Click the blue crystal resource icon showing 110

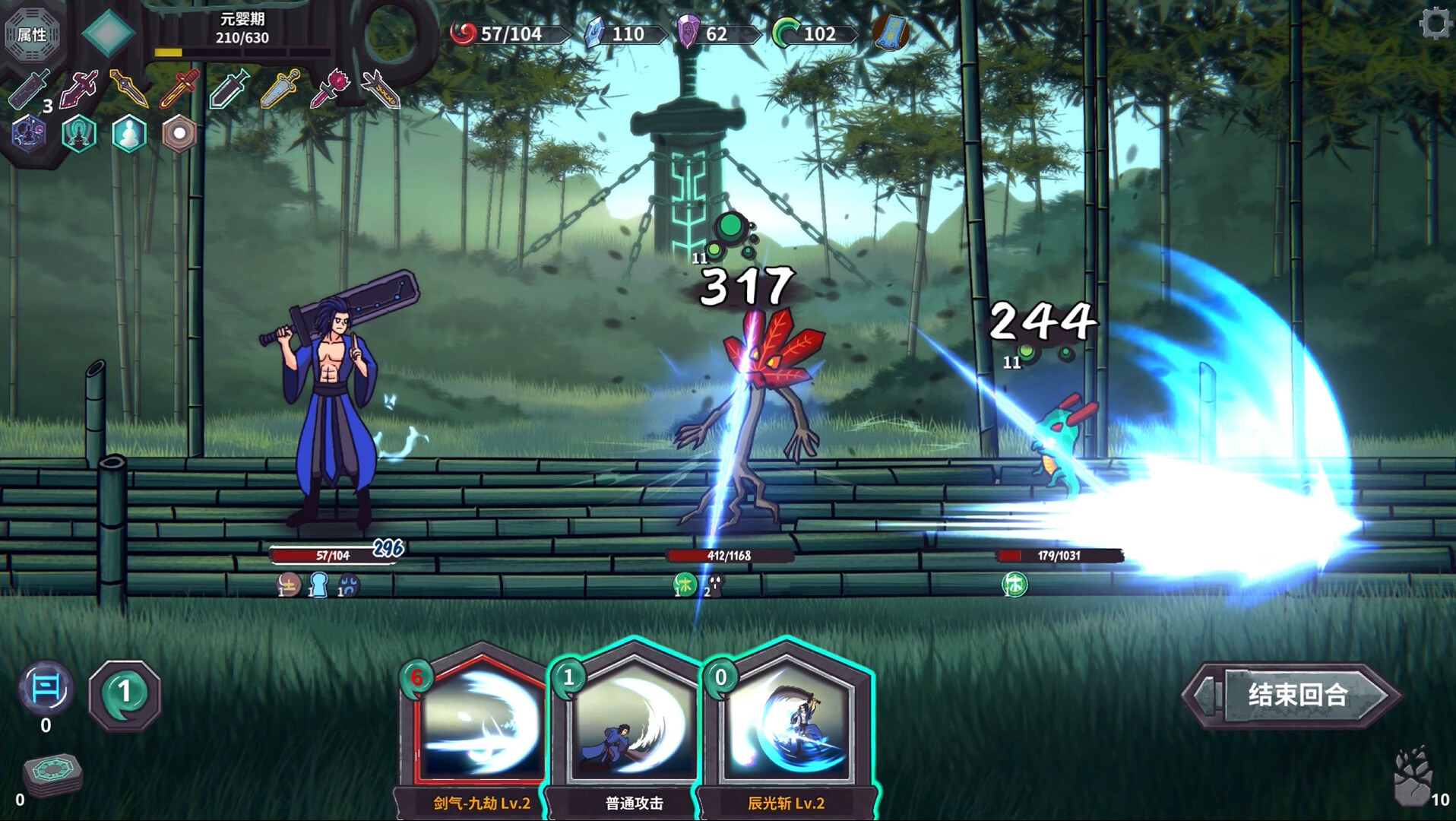[597, 33]
